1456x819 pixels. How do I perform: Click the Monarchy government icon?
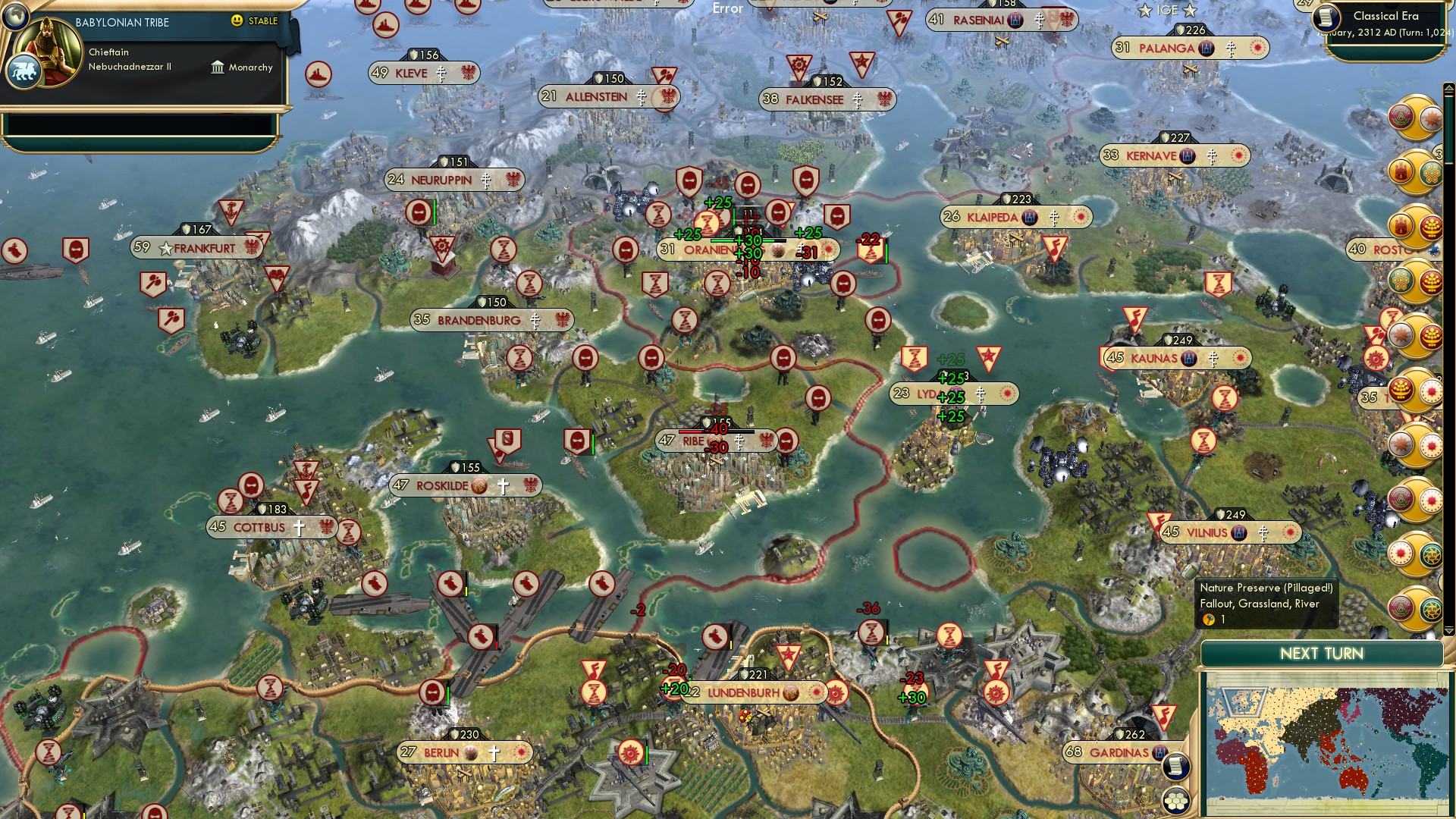[218, 67]
